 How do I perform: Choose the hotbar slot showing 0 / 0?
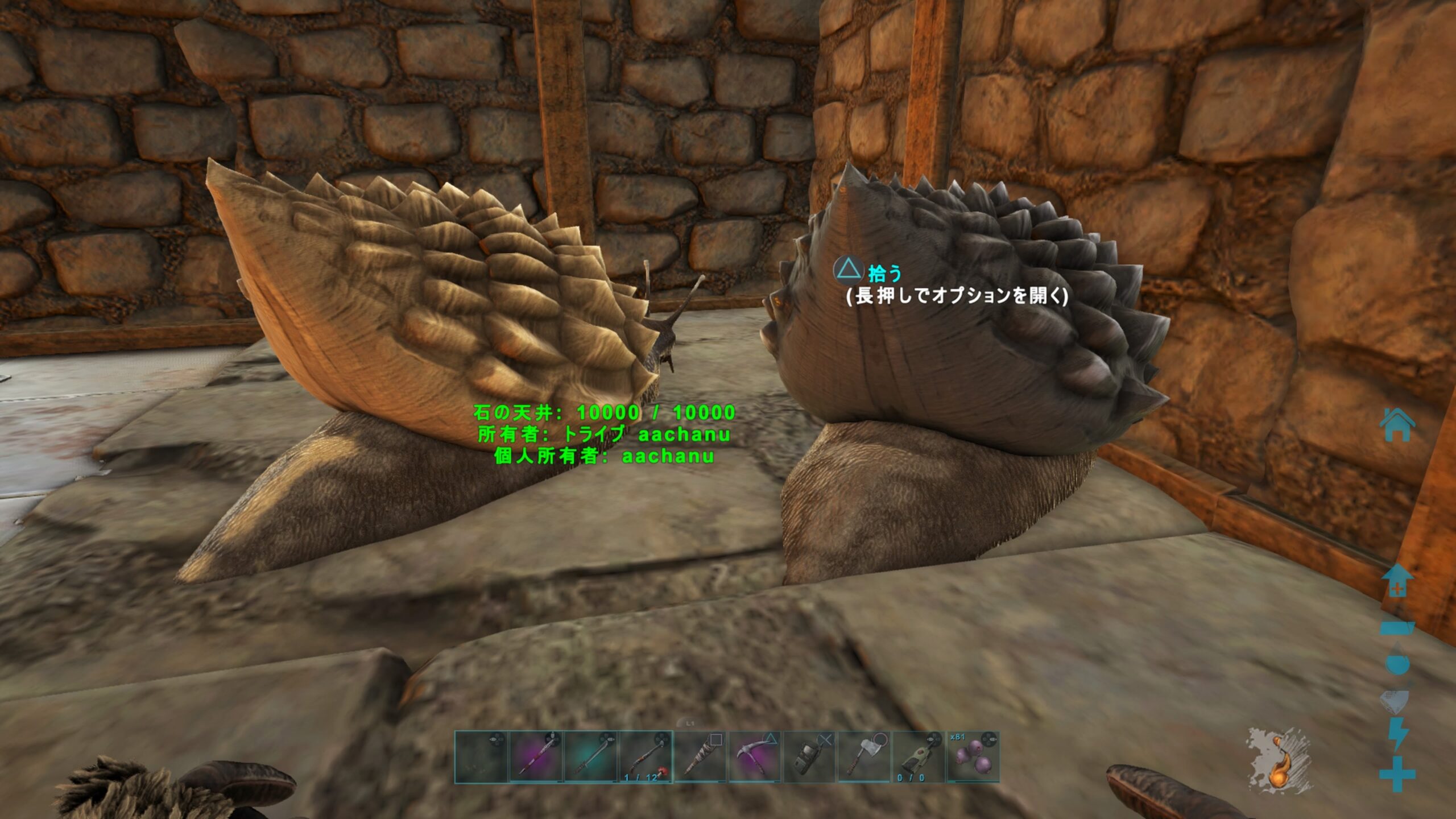tap(919, 757)
